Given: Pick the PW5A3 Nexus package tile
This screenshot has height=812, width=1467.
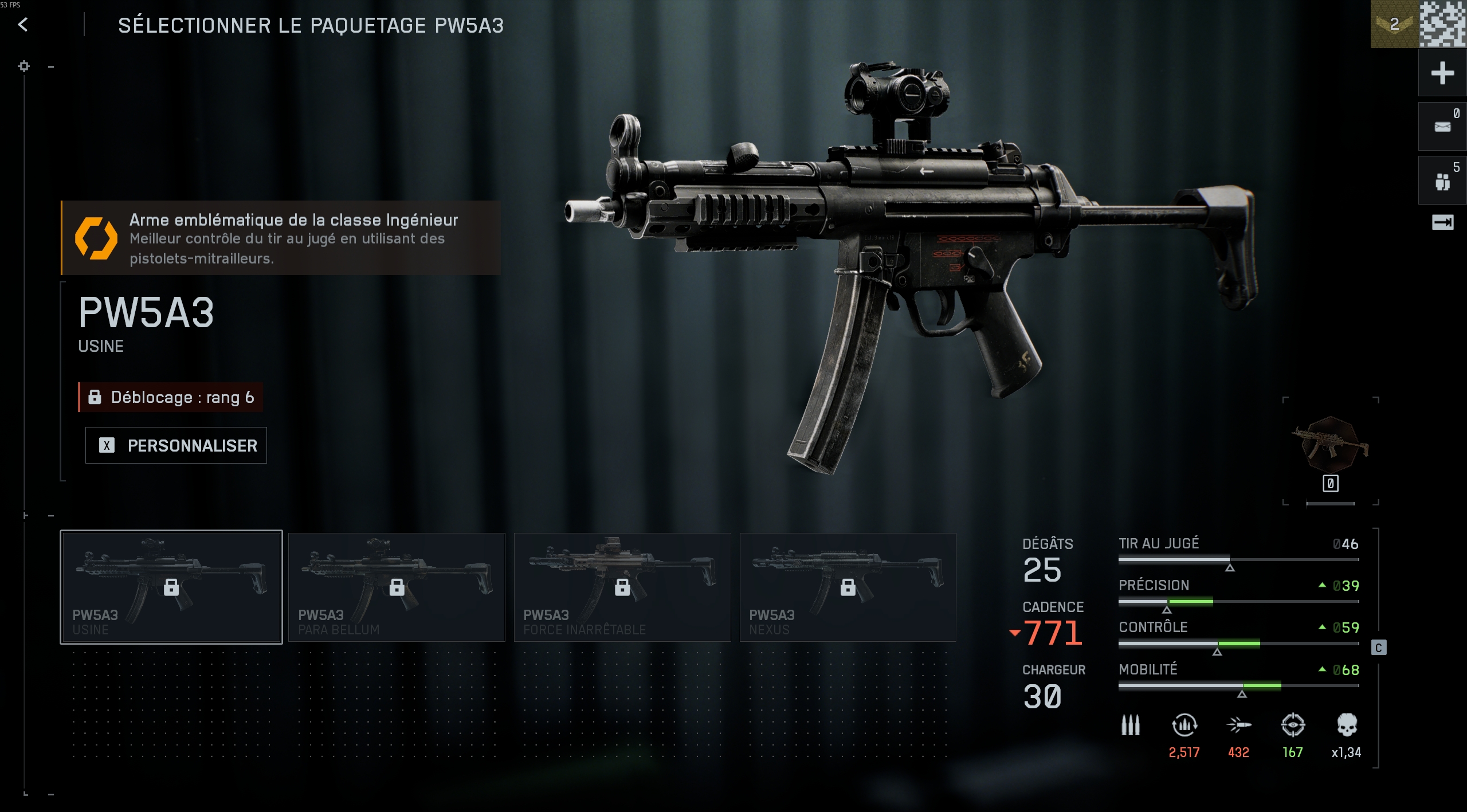Looking at the screenshot, I should tap(848, 587).
